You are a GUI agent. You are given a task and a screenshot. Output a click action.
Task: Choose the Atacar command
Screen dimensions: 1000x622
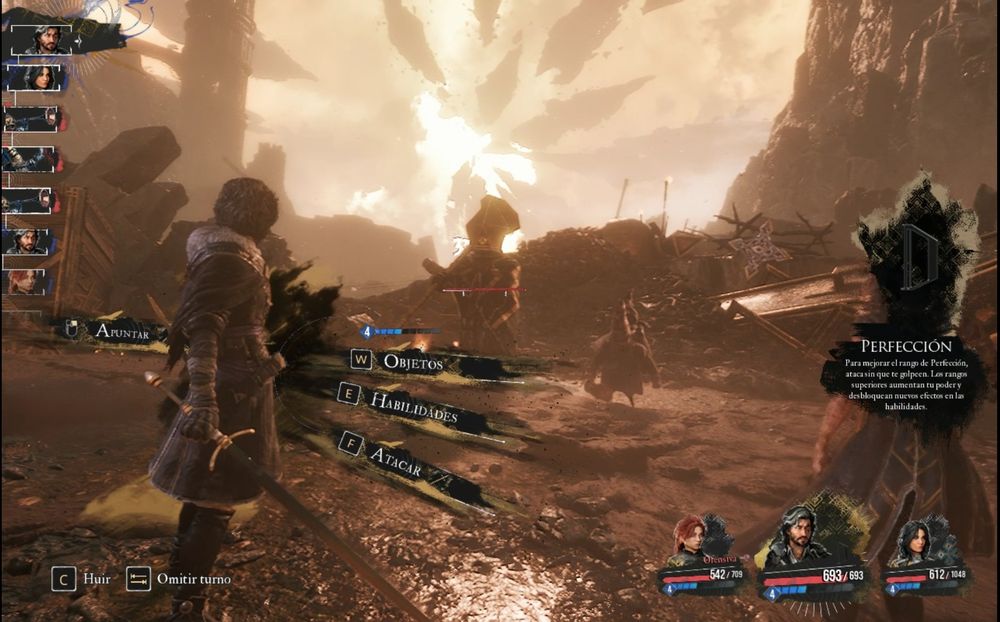(x=394, y=450)
